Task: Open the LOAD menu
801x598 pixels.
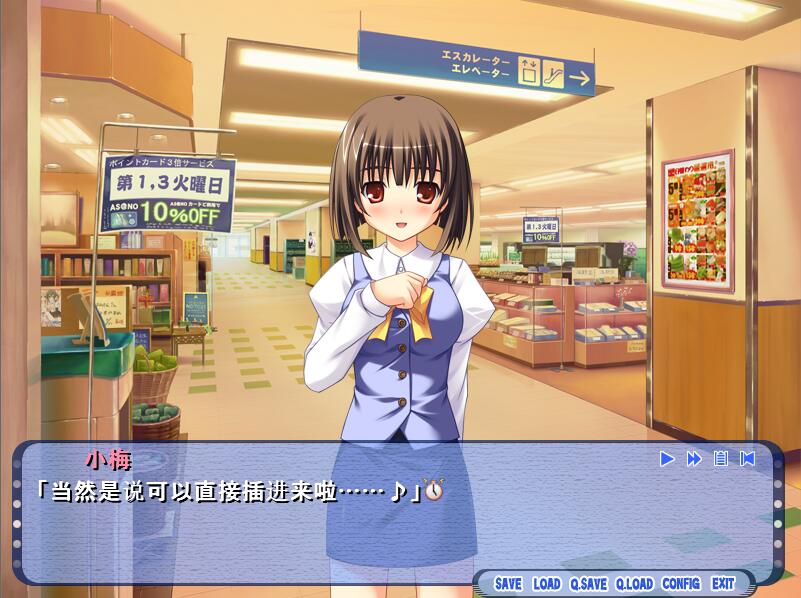Action: [x=547, y=584]
